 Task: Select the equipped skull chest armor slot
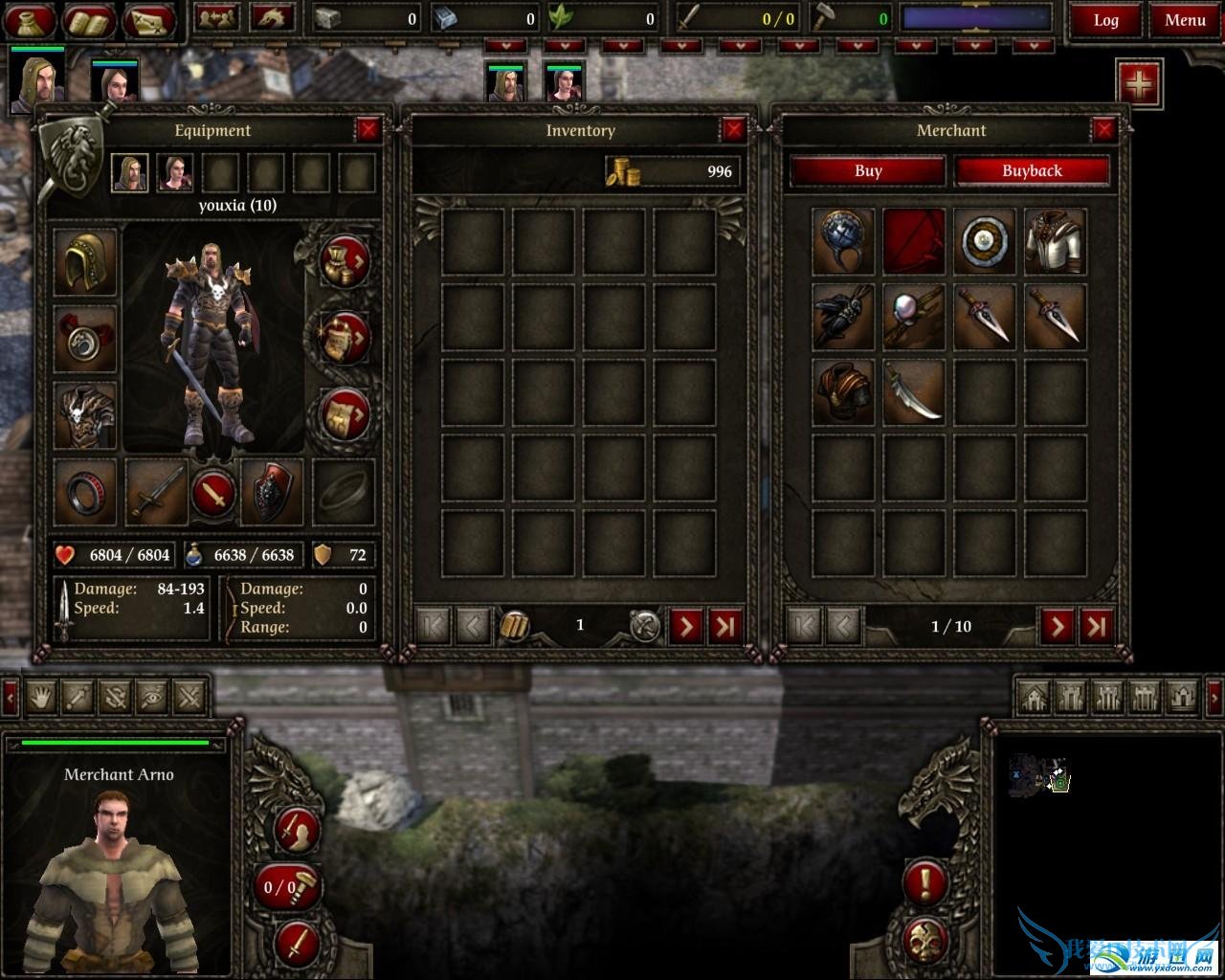pyautogui.click(x=85, y=414)
